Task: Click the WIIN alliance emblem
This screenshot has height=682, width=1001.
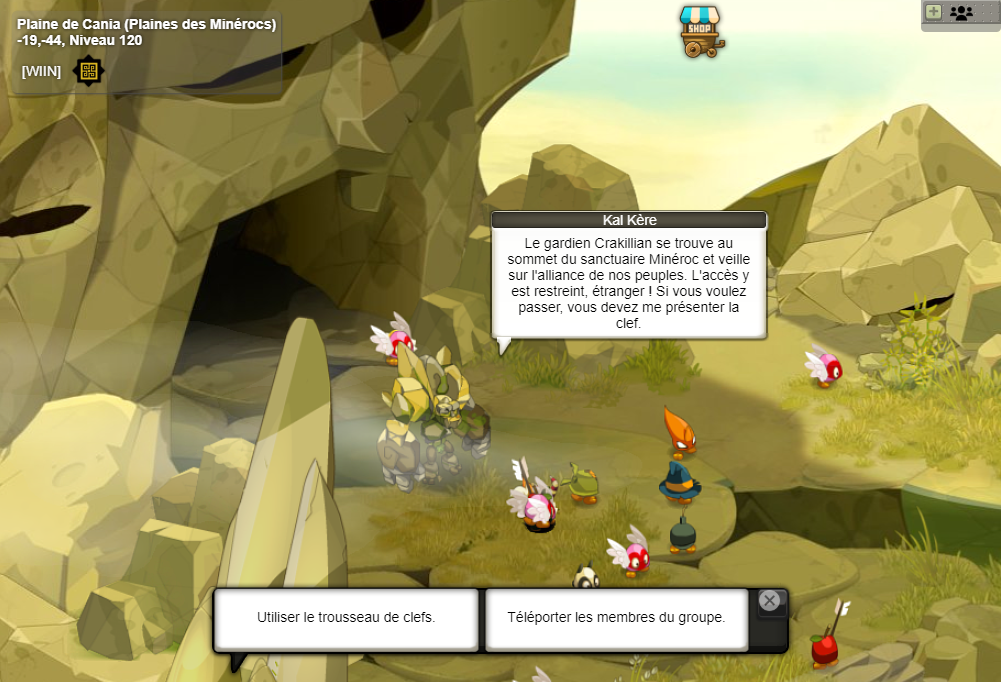Action: [89, 71]
